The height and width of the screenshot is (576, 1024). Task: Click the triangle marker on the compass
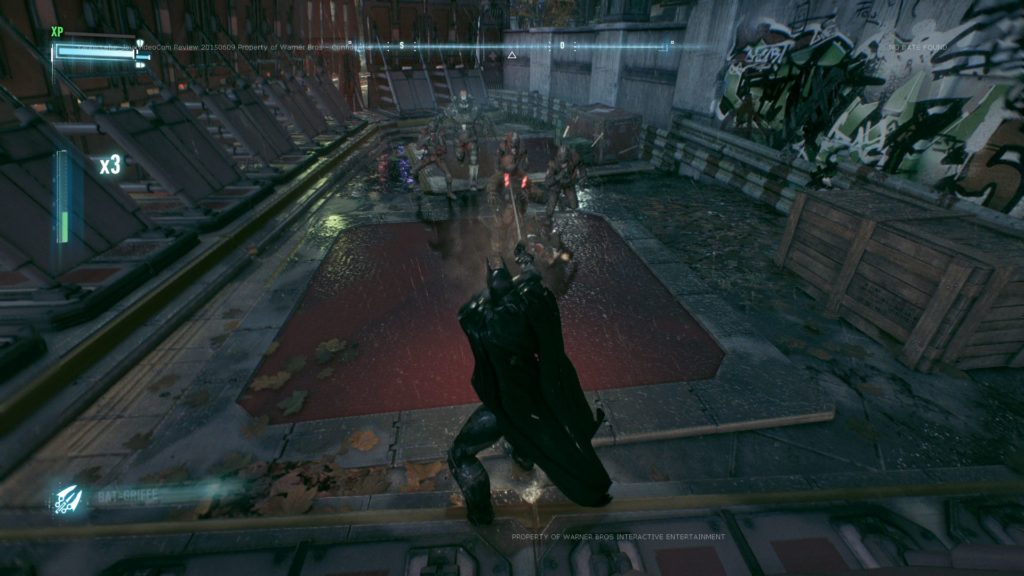(512, 55)
